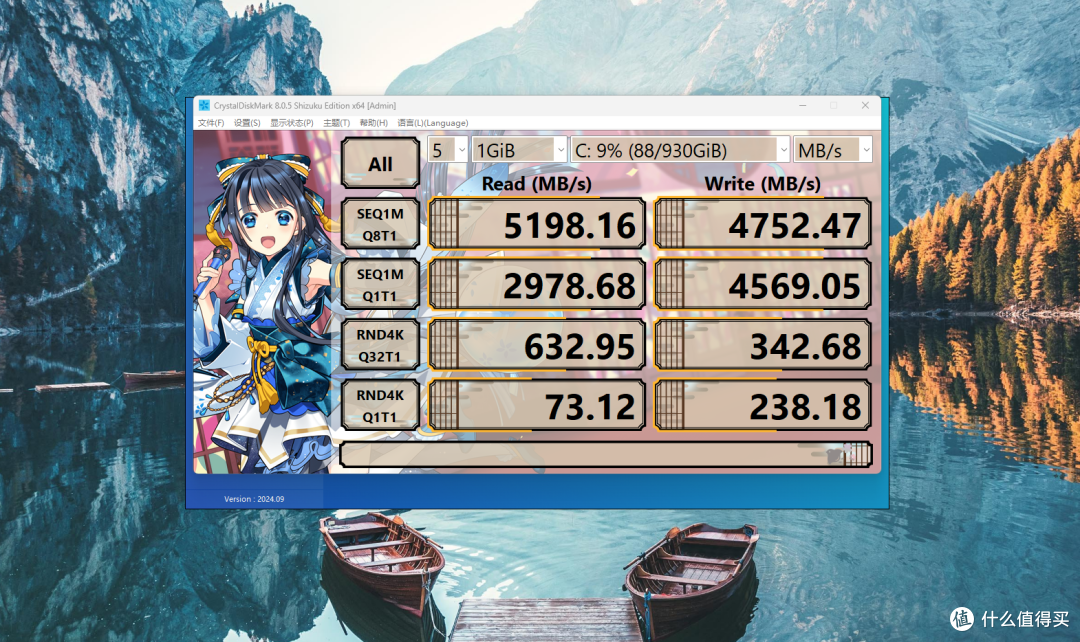Open the 语言(L)(Language) menu

(432, 123)
